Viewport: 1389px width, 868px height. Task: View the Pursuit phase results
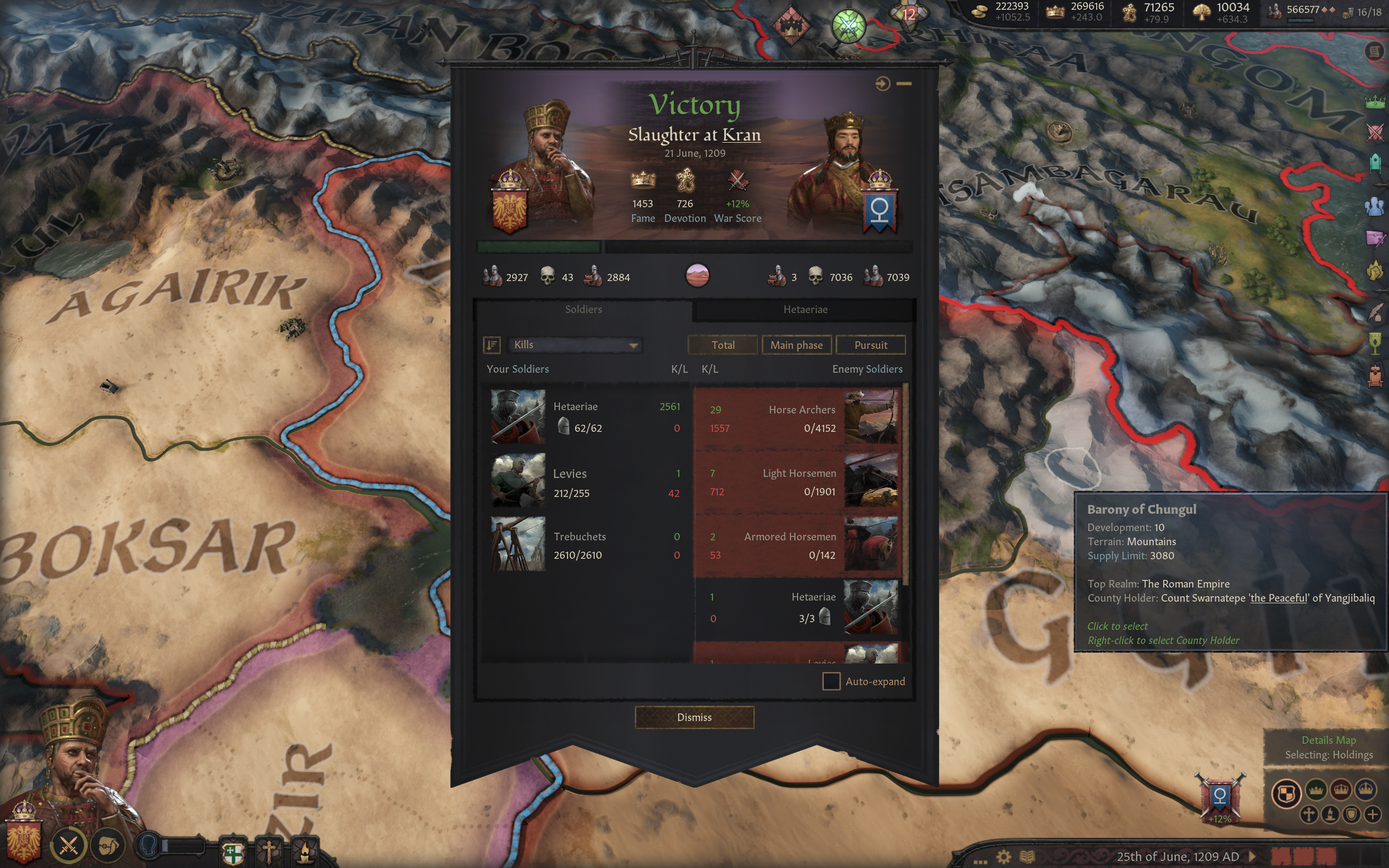pyautogui.click(x=870, y=345)
